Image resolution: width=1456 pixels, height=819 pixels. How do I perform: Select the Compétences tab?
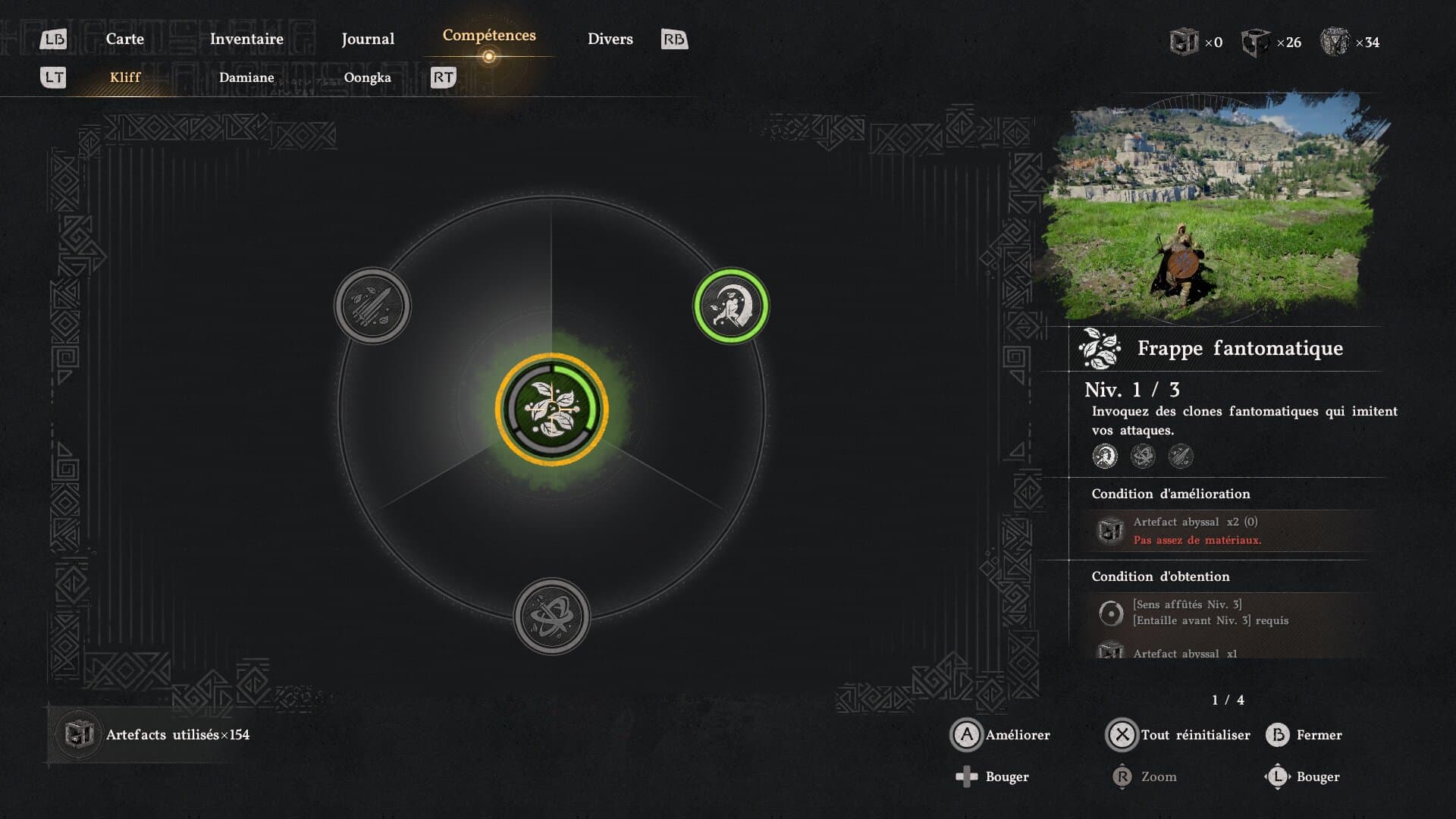click(489, 36)
